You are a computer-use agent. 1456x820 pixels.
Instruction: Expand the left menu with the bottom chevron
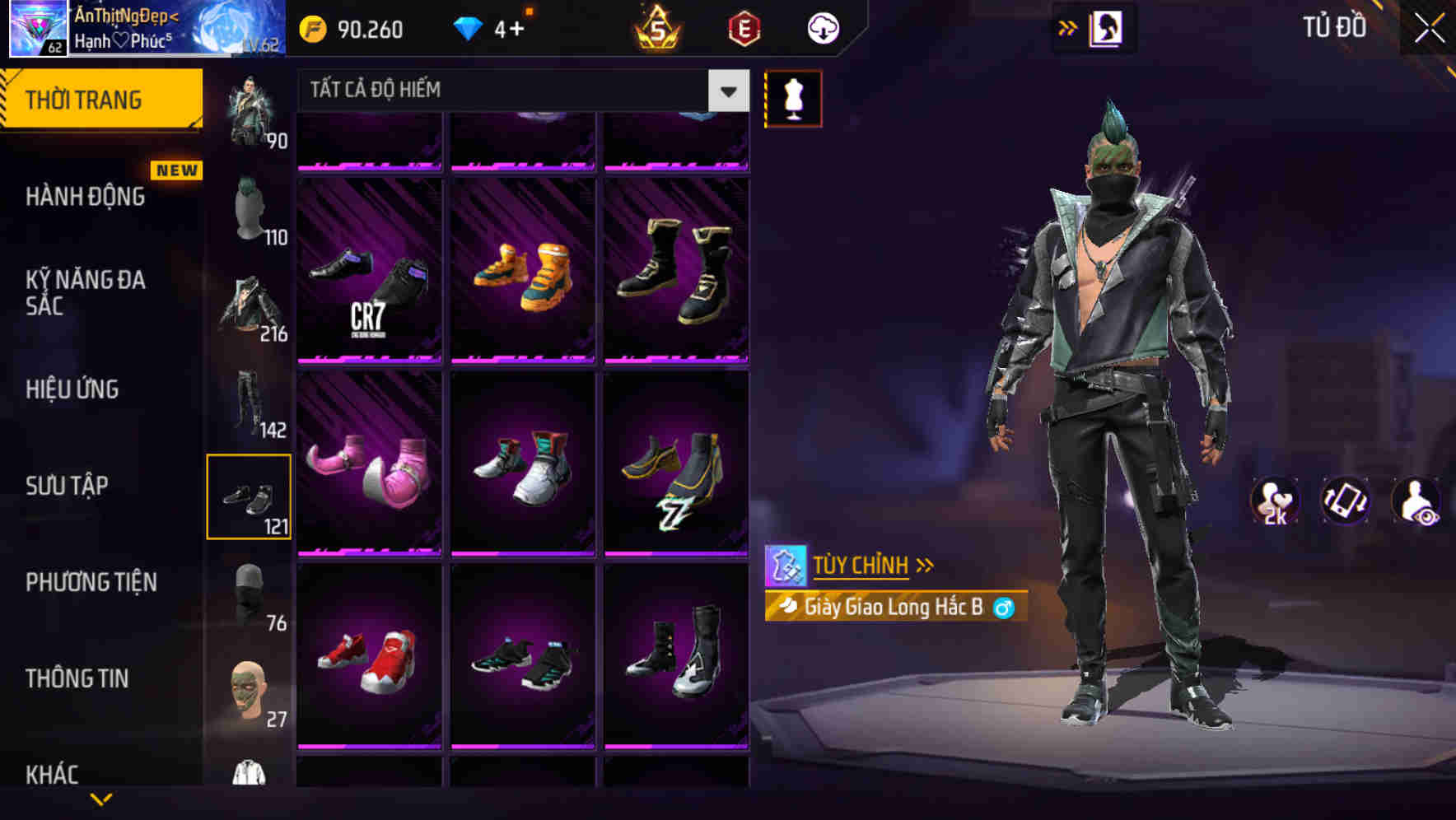(101, 800)
